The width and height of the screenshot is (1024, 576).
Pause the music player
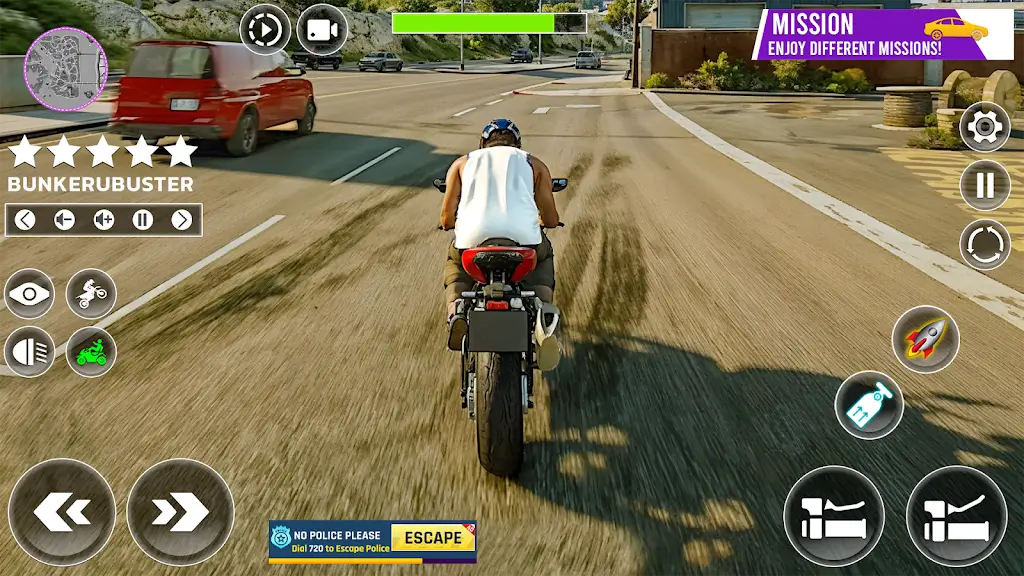pos(142,220)
